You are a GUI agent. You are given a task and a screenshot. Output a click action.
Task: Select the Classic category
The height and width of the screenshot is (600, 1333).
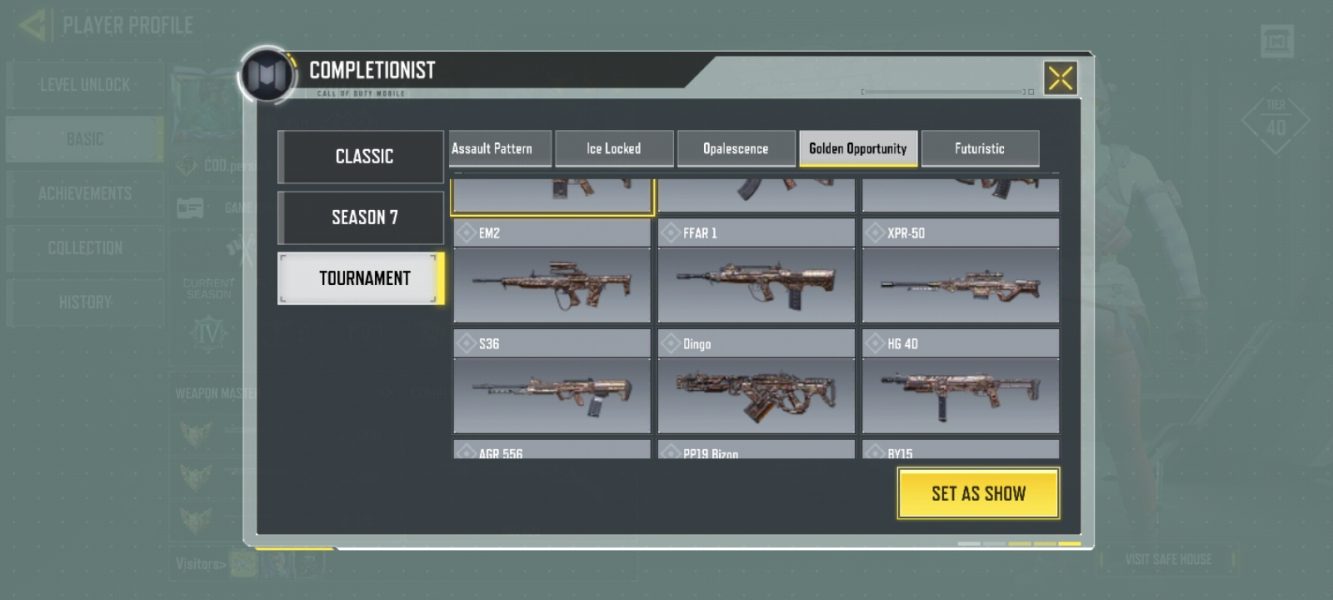click(x=361, y=157)
